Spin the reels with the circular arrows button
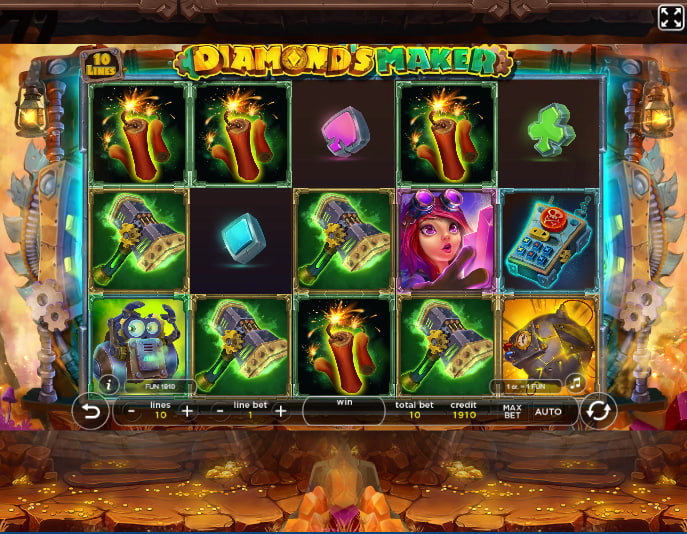 click(598, 410)
